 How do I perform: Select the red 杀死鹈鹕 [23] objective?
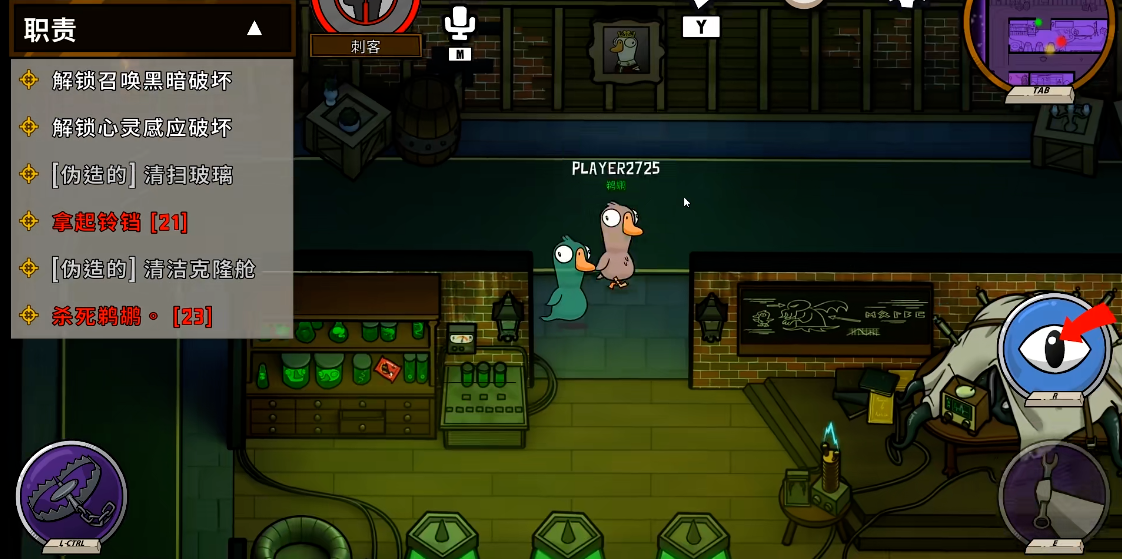(132, 316)
